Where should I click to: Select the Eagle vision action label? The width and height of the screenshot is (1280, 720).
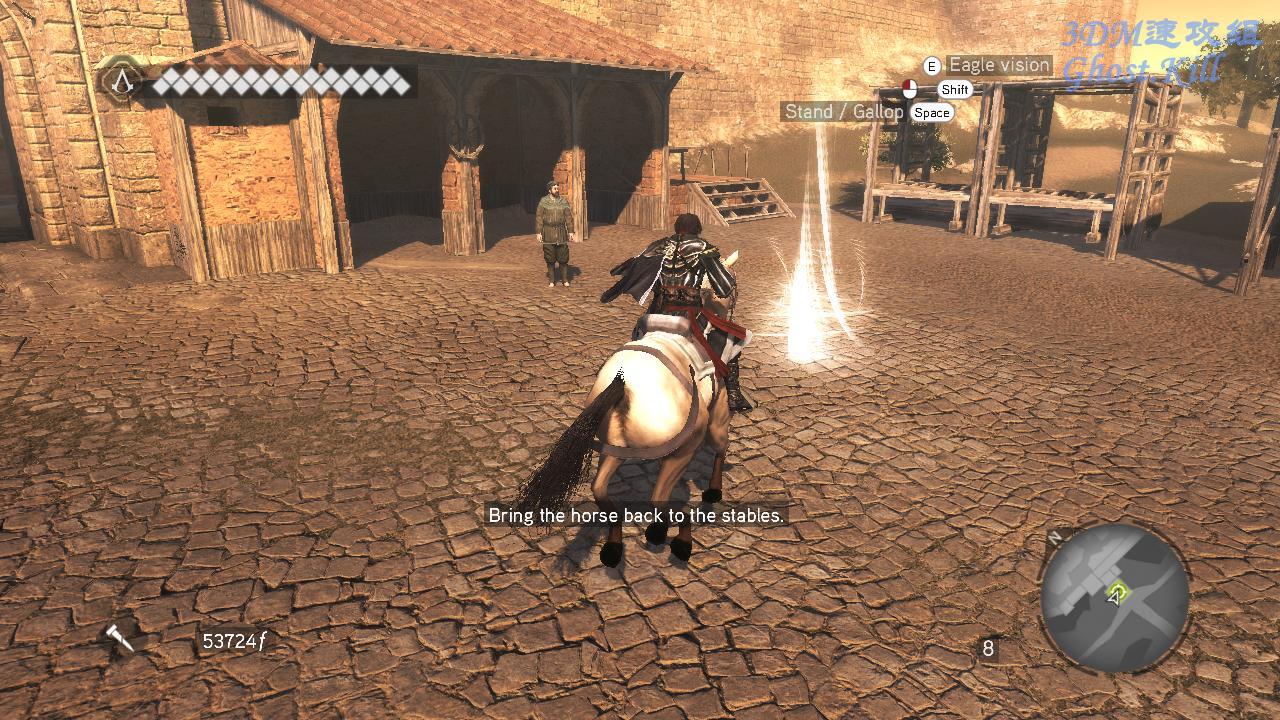click(x=998, y=66)
